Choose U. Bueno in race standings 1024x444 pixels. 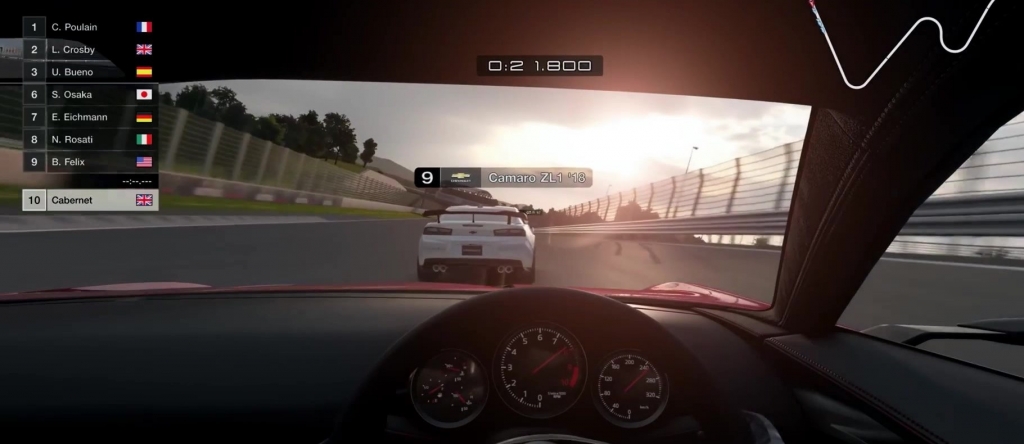coord(90,72)
